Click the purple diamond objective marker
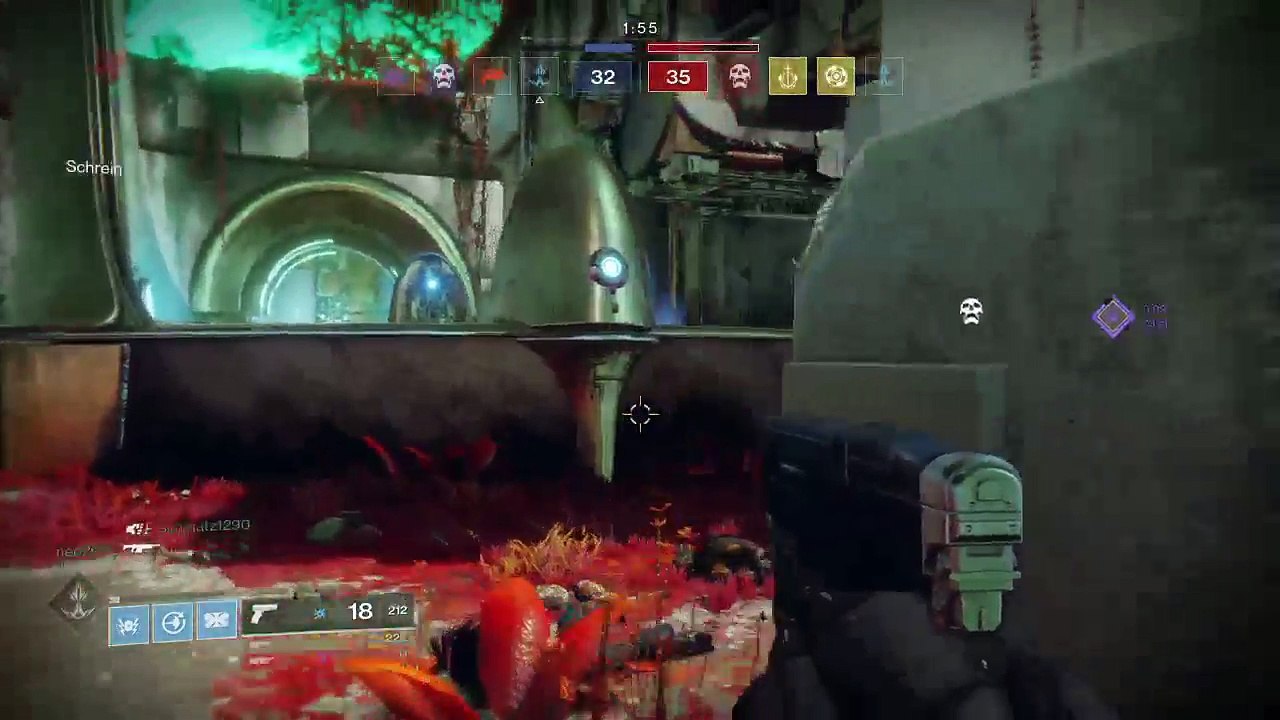1280x720 pixels. pos(1112,318)
